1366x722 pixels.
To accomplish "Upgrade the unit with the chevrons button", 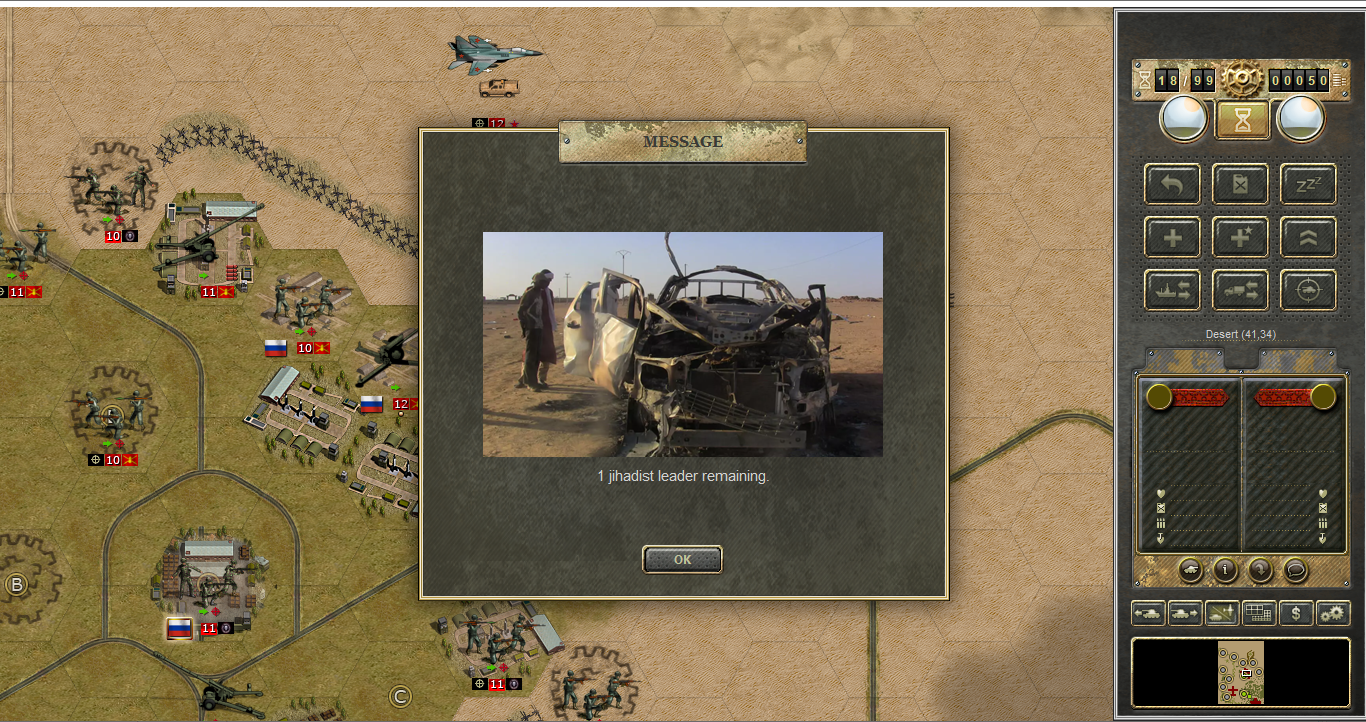I will coord(1308,237).
